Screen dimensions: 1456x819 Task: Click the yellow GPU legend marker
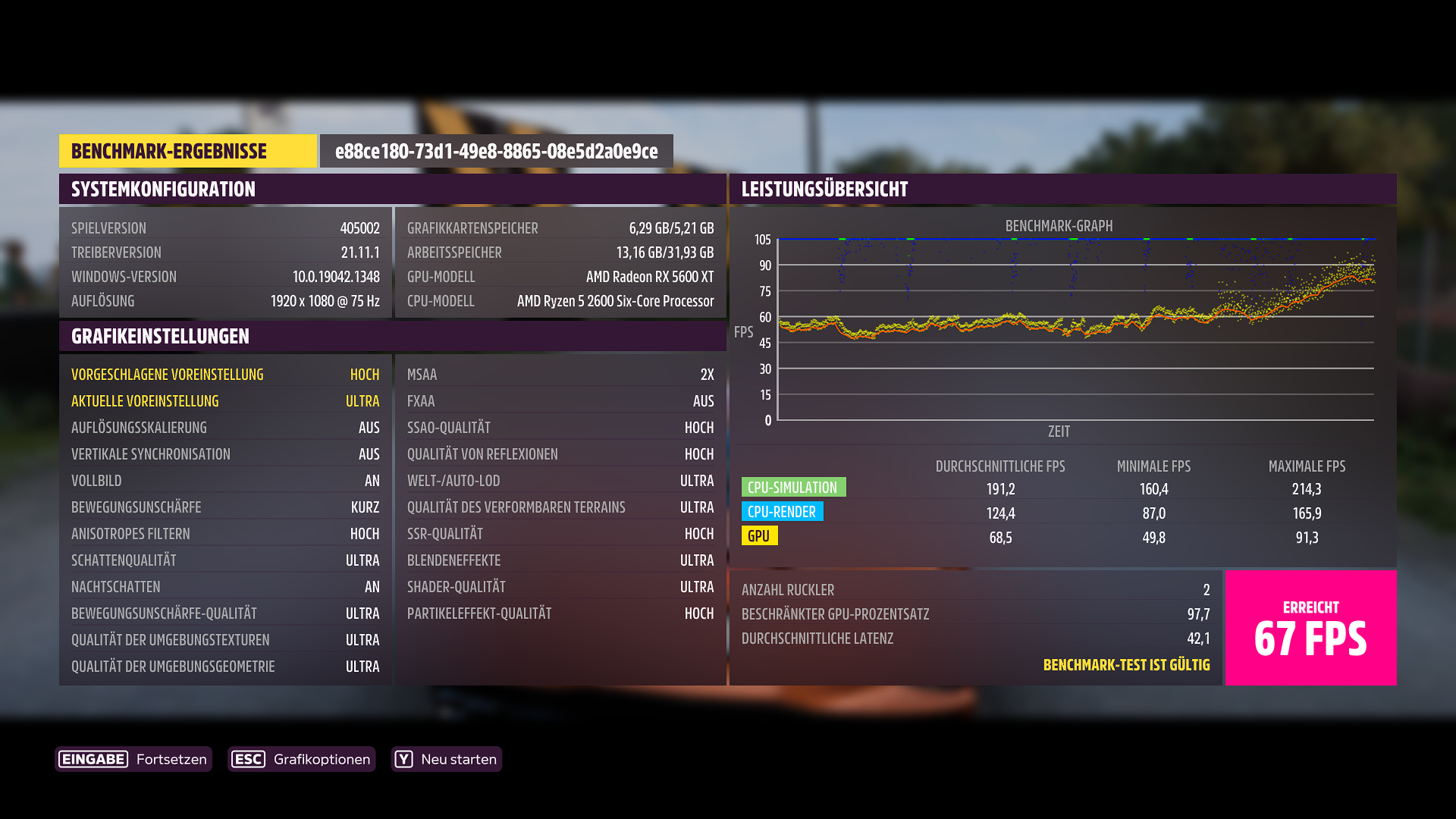(x=760, y=536)
